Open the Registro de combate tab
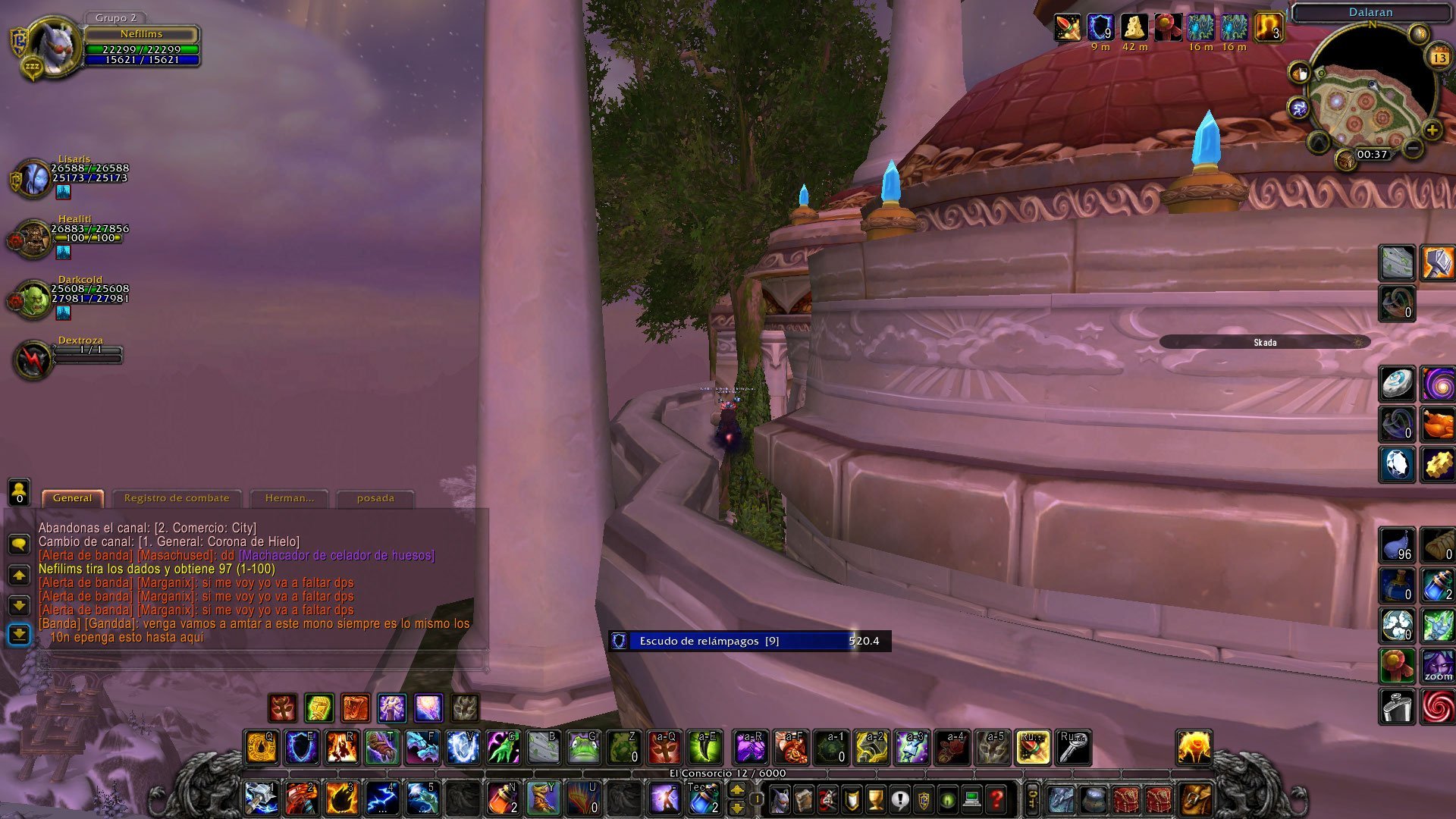The width and height of the screenshot is (1456, 819). click(177, 498)
